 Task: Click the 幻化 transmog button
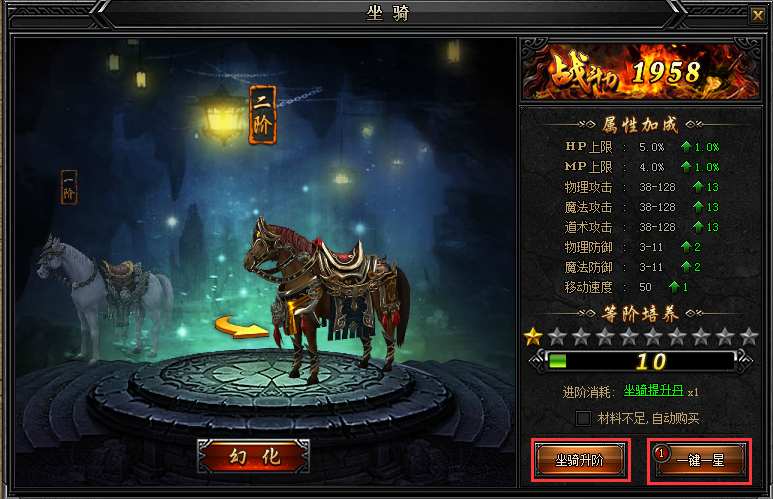tap(253, 456)
